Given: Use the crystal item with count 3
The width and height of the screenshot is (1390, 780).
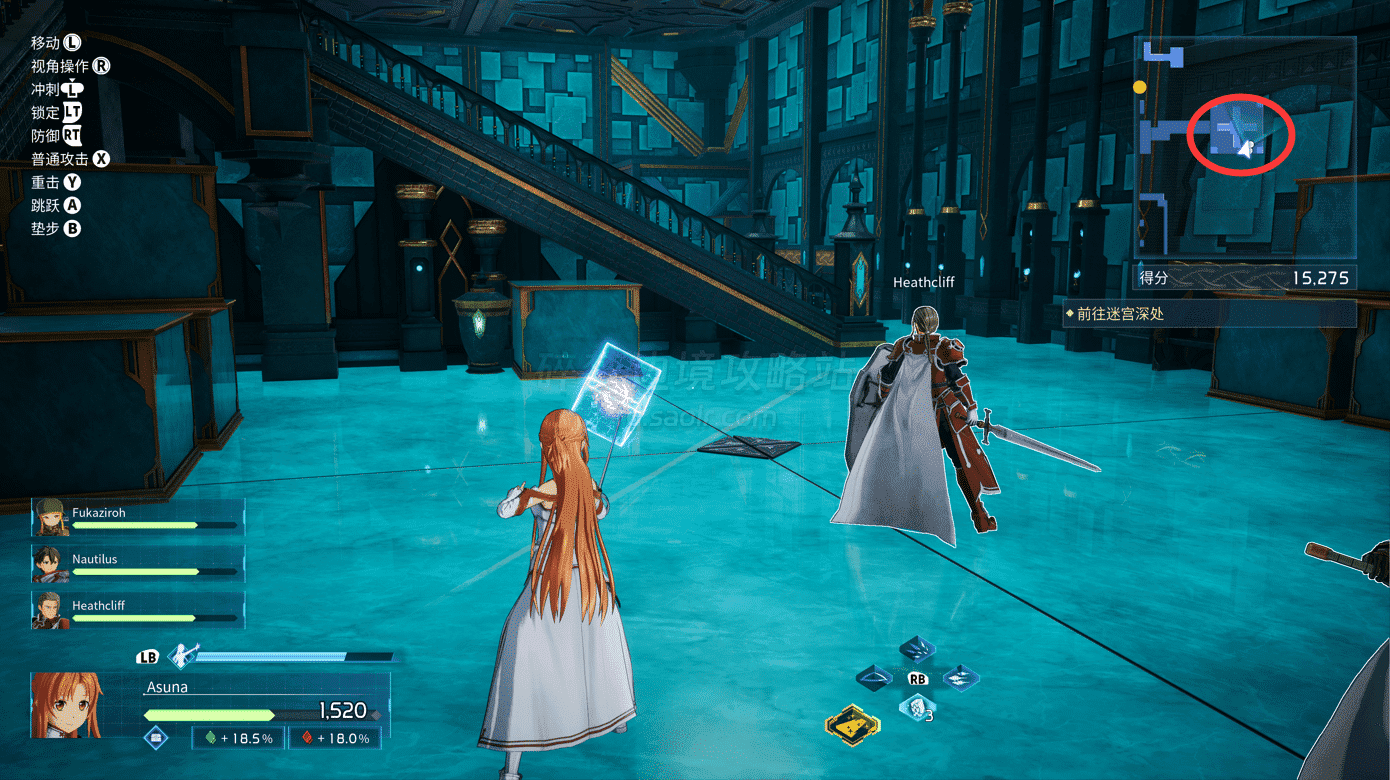Looking at the screenshot, I should (x=915, y=709).
